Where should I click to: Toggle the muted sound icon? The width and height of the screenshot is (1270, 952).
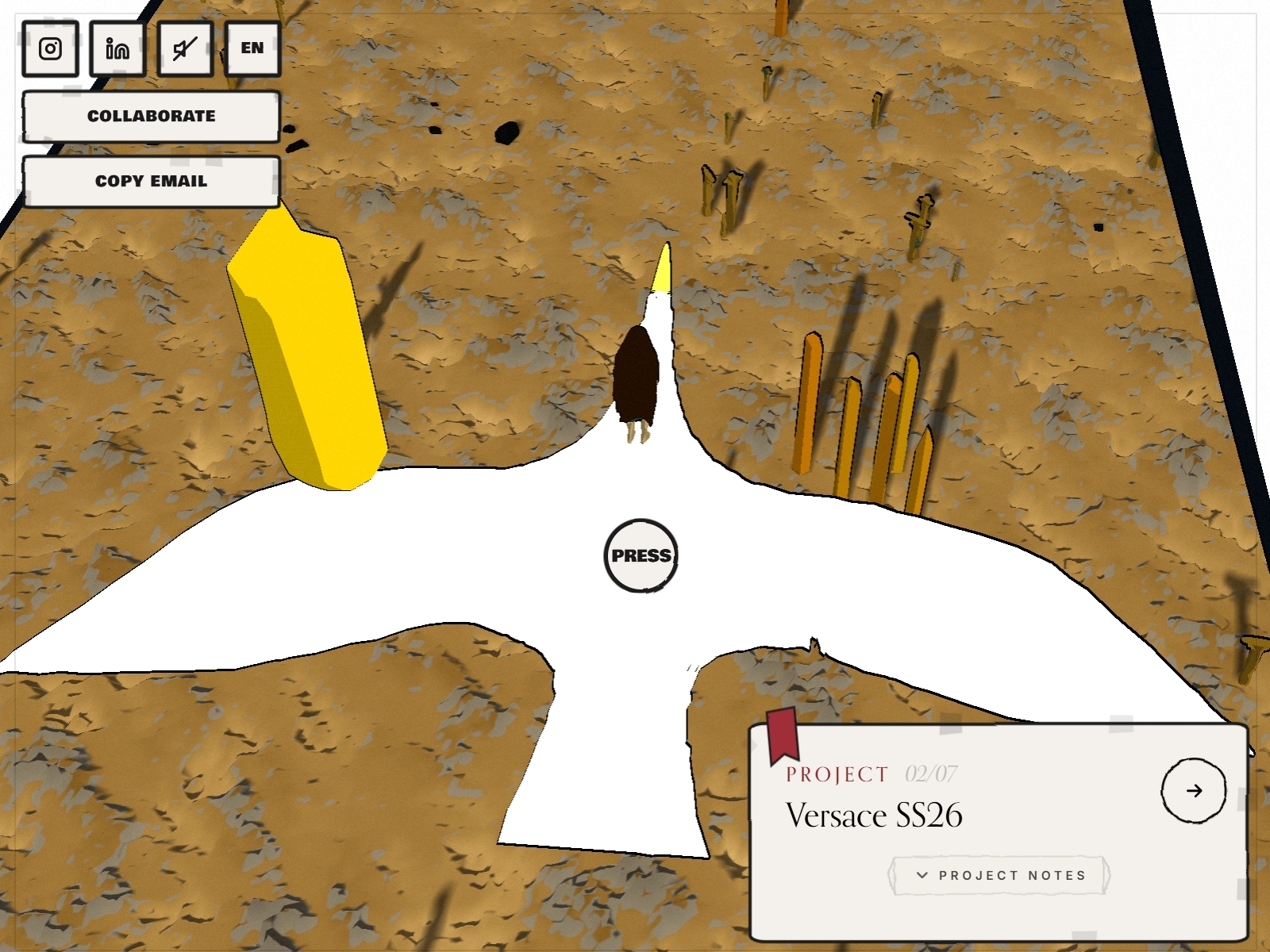click(x=185, y=49)
